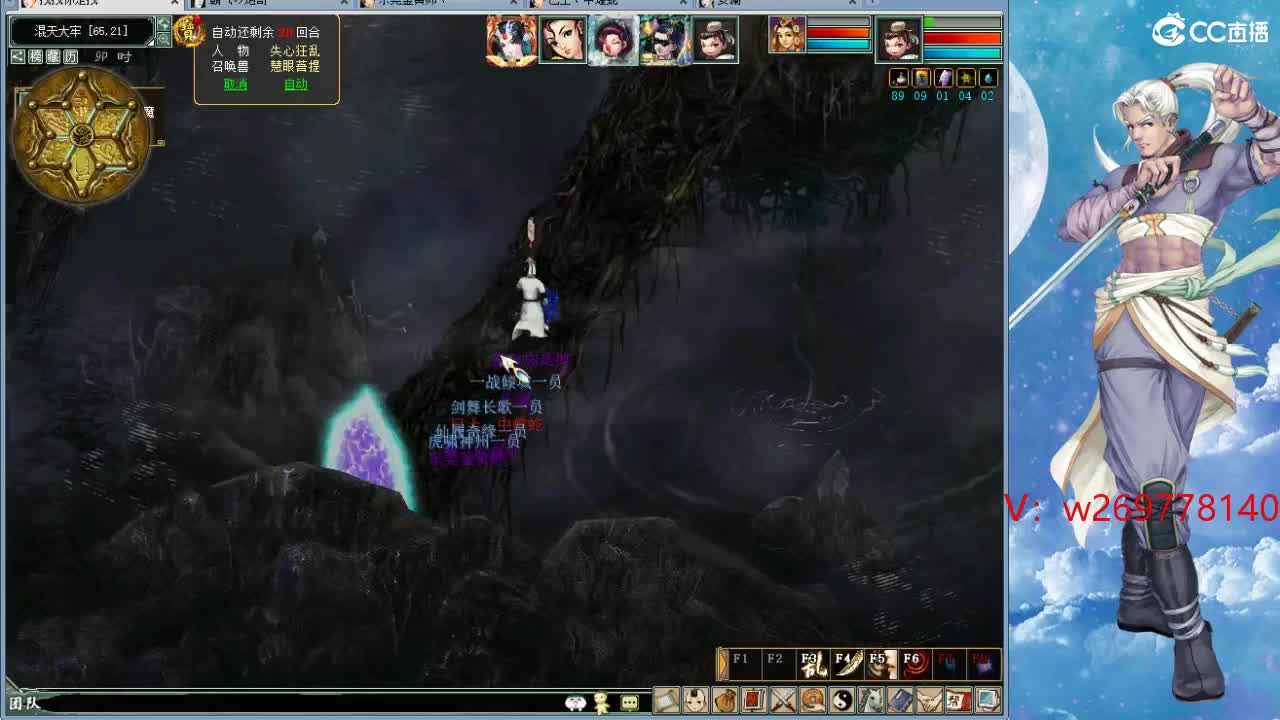The height and width of the screenshot is (720, 1280).
Task: Open the handshake trade icon
Action: click(x=927, y=701)
